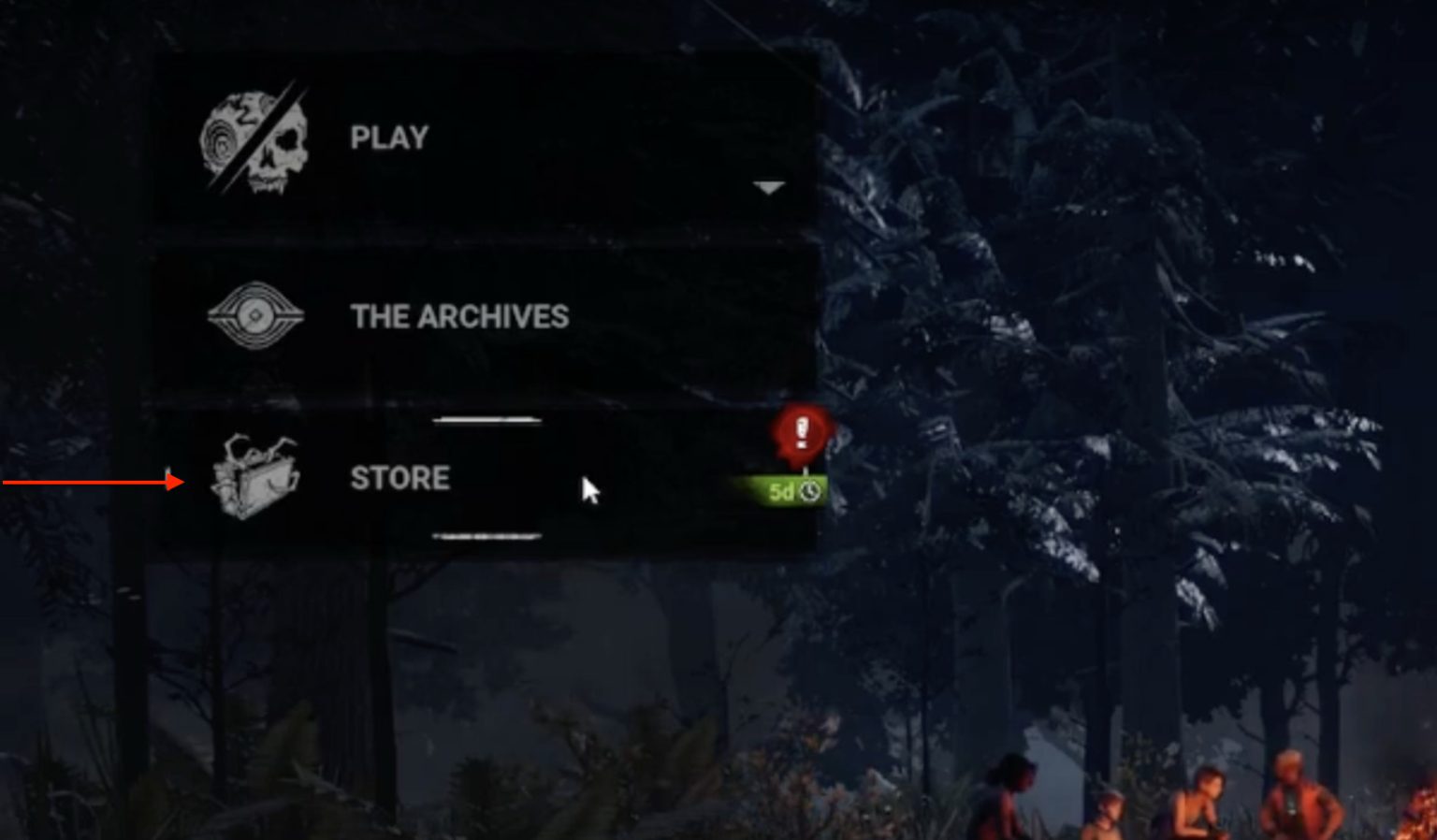This screenshot has height=840, width=1437.
Task: Click the THE ARCHIVES label text
Action: [x=457, y=316]
